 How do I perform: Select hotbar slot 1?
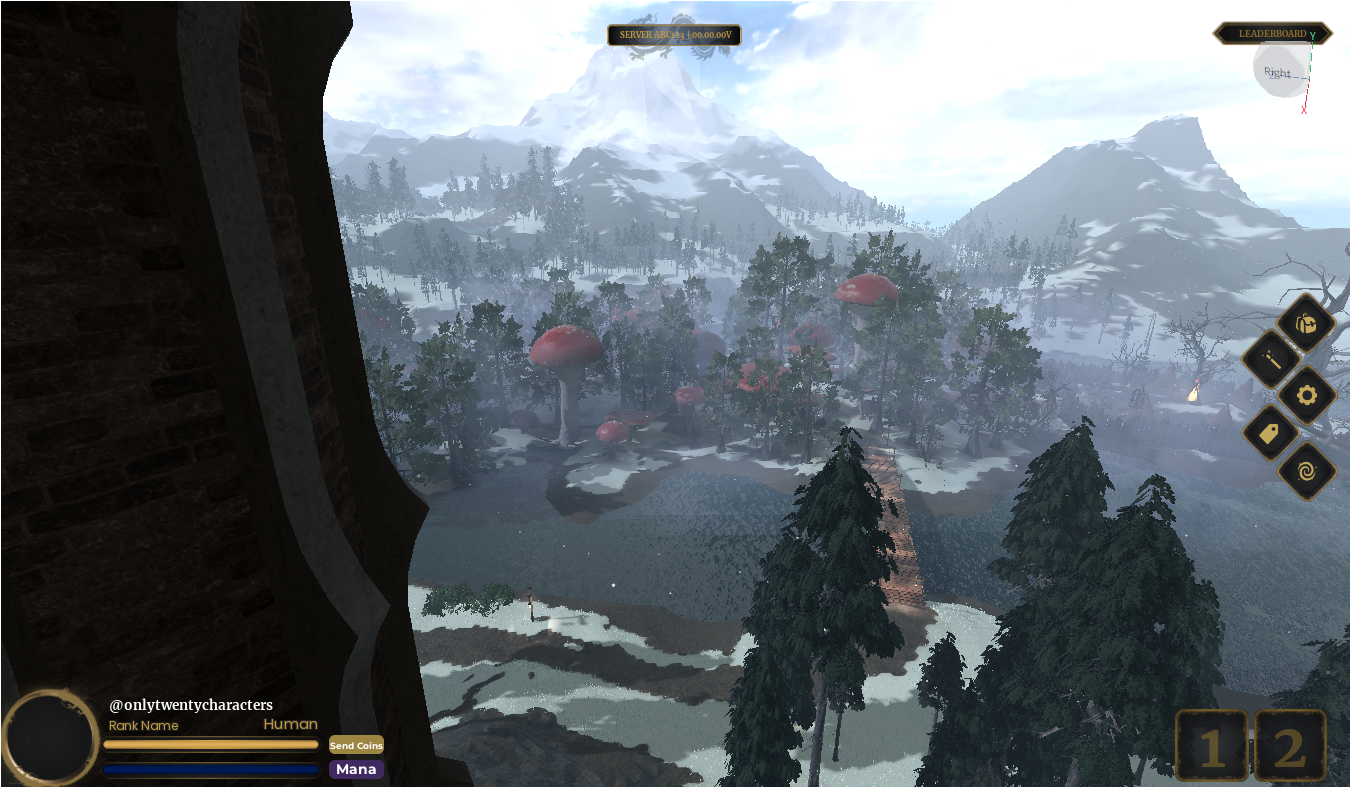1211,746
